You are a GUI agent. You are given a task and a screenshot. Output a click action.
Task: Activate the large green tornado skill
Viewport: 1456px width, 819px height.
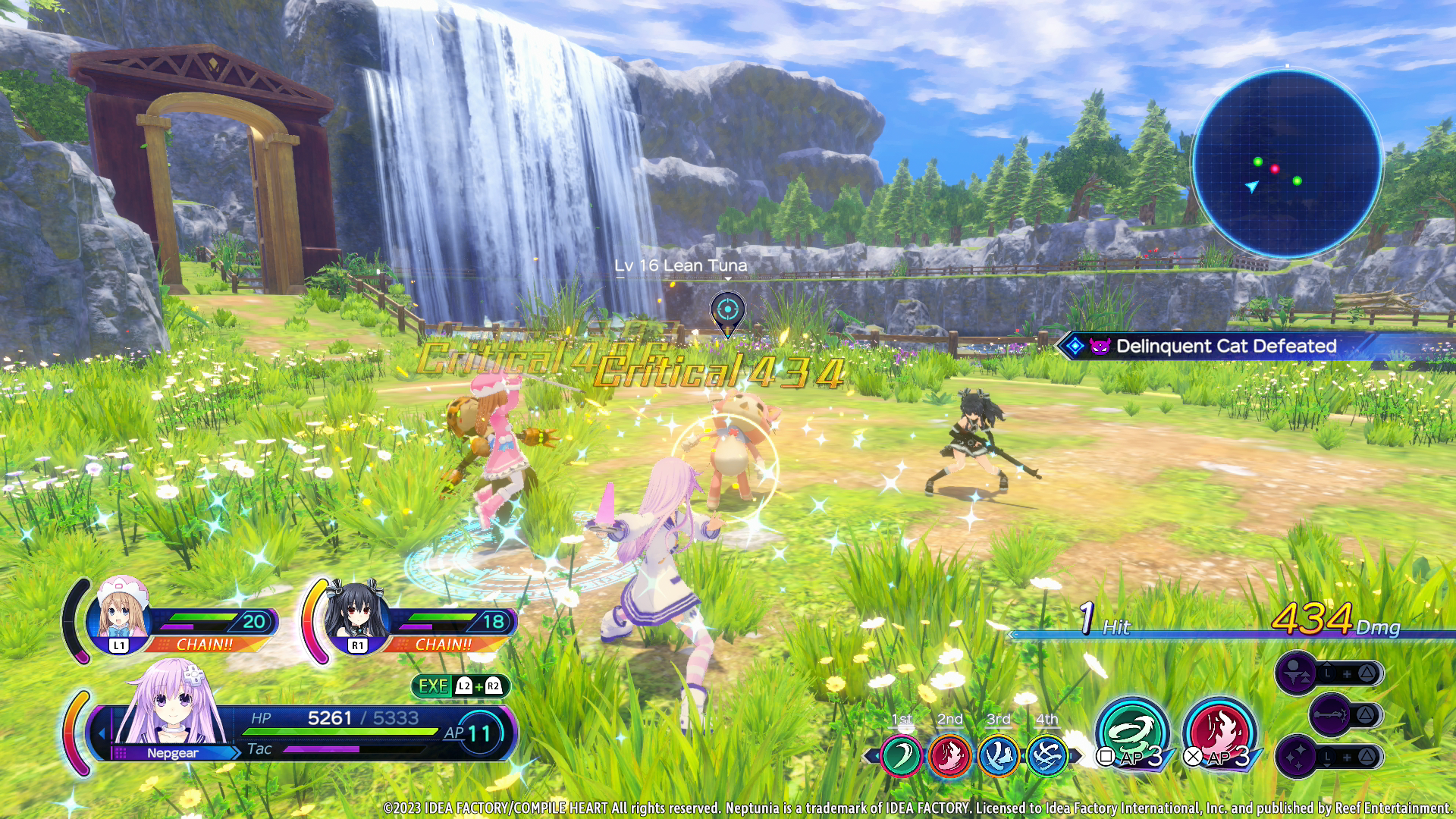1131,733
